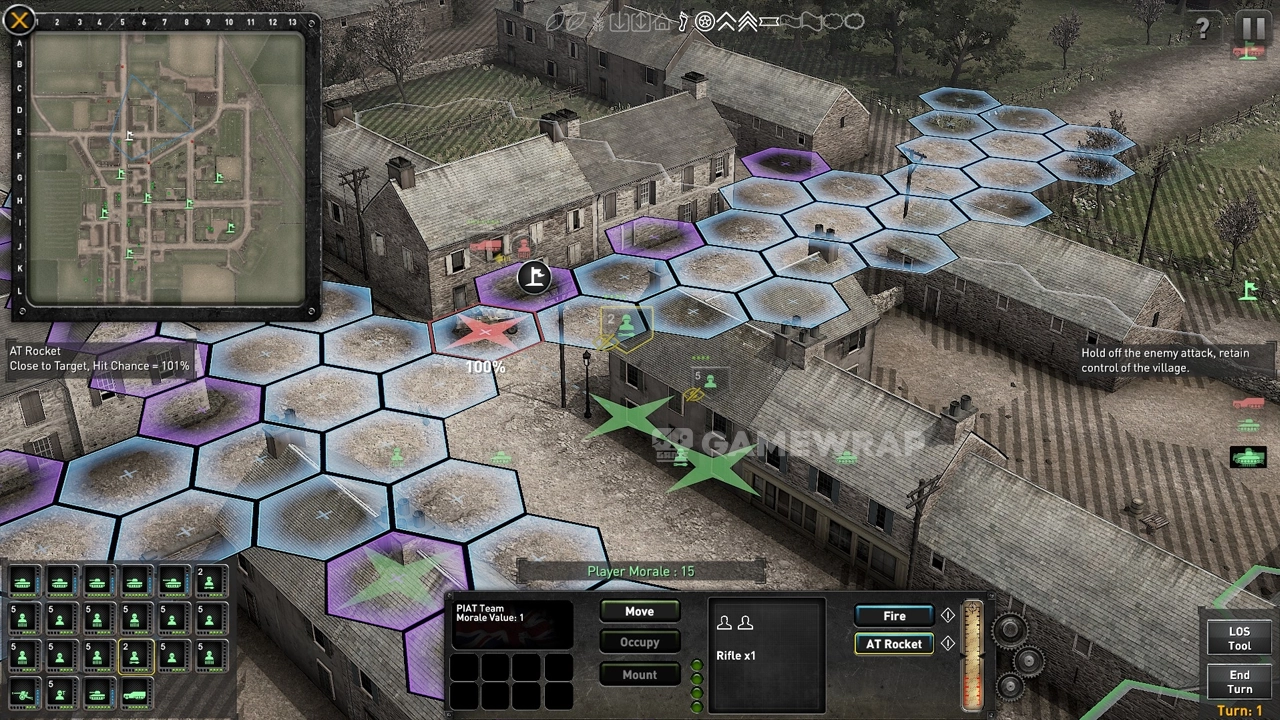Viewport: 1280px width, 720px height.
Task: Select the truck unit card
Action: point(135,692)
